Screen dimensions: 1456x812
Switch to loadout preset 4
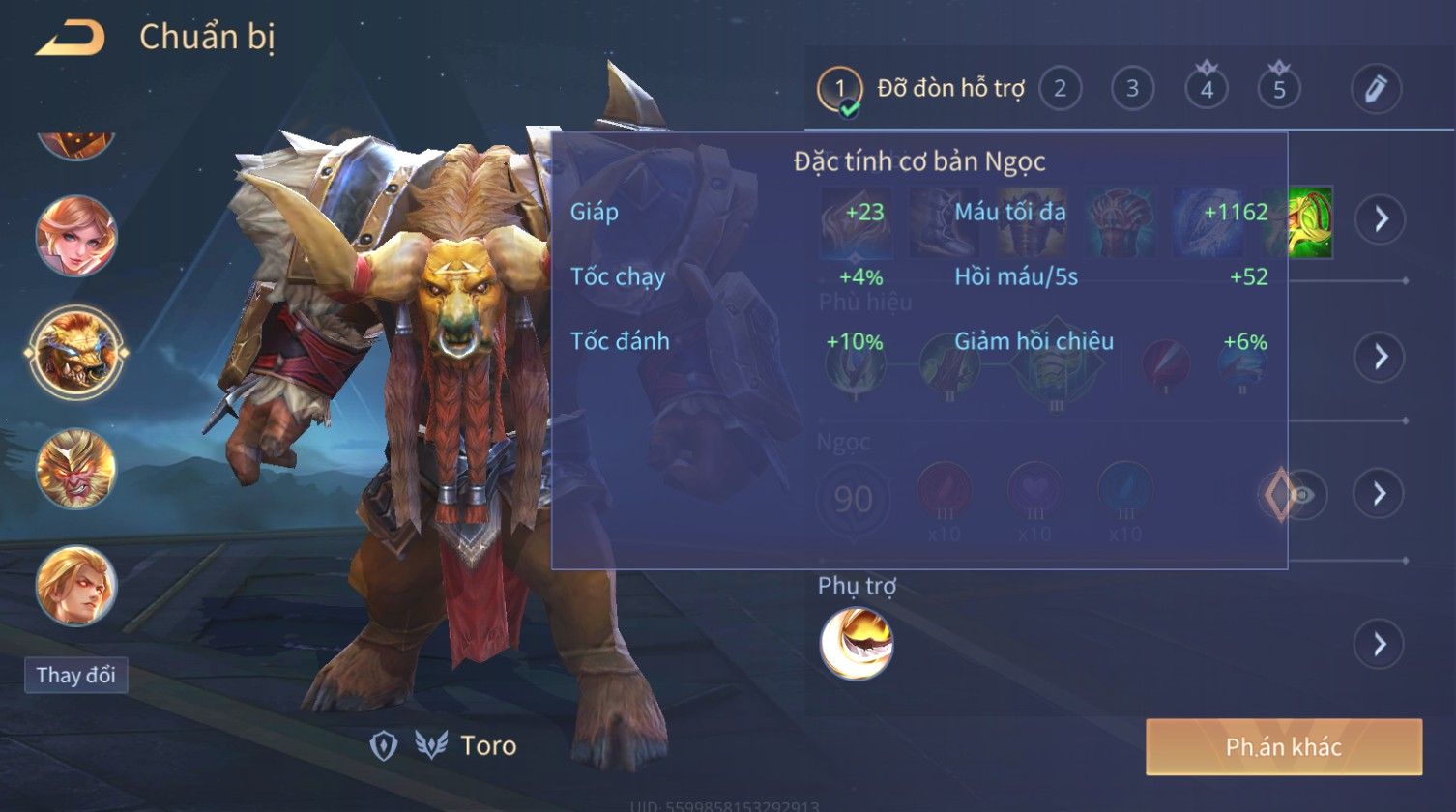click(x=1207, y=90)
